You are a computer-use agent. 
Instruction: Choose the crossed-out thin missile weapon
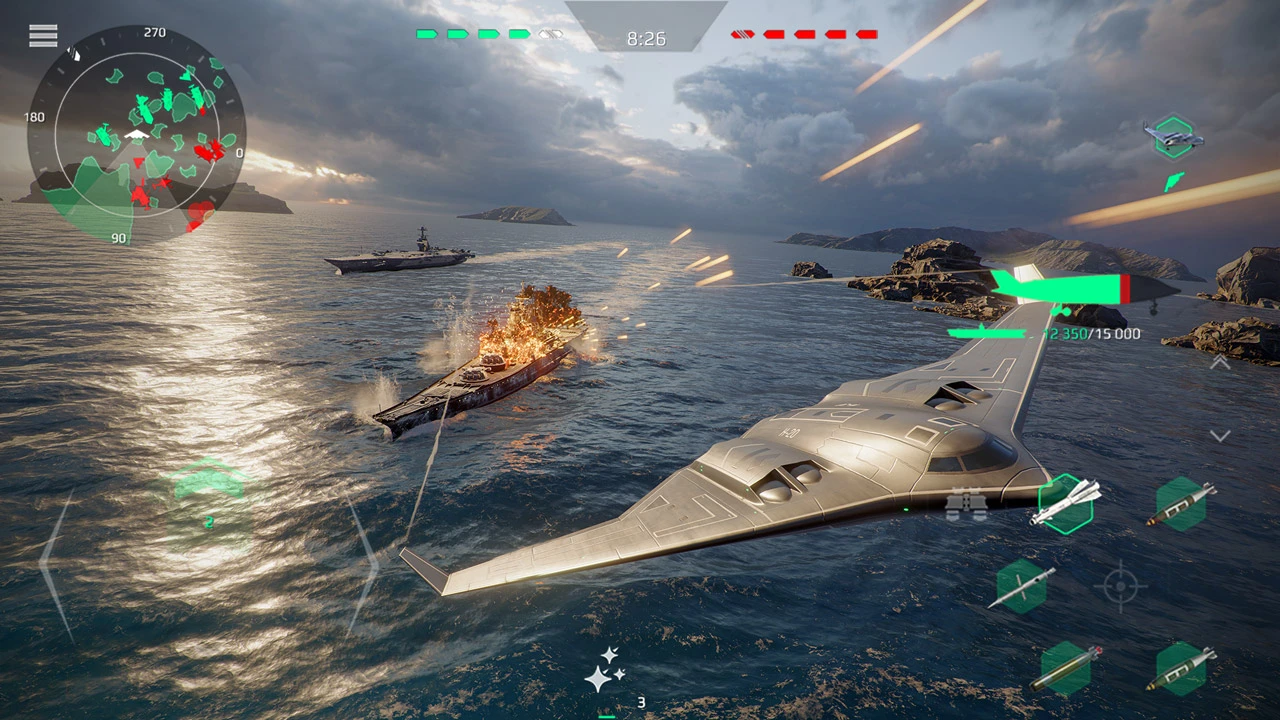(1022, 587)
